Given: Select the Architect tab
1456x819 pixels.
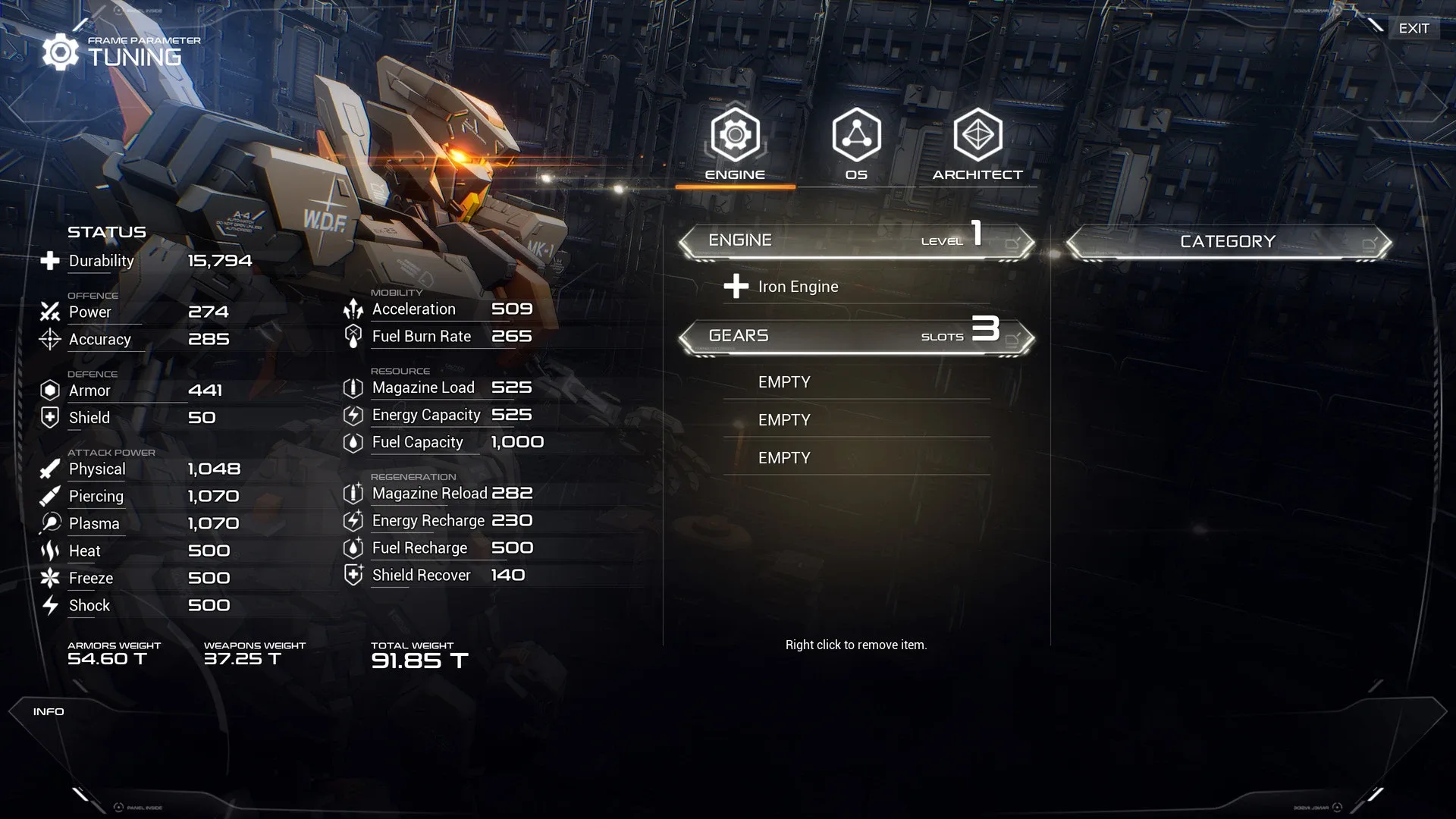Looking at the screenshot, I should pos(977,144).
